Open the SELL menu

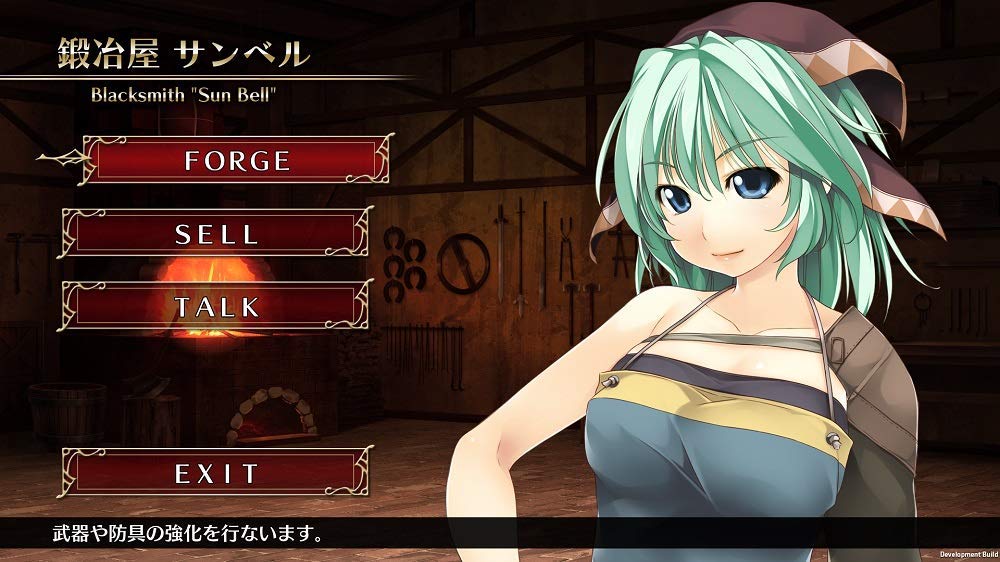click(217, 234)
